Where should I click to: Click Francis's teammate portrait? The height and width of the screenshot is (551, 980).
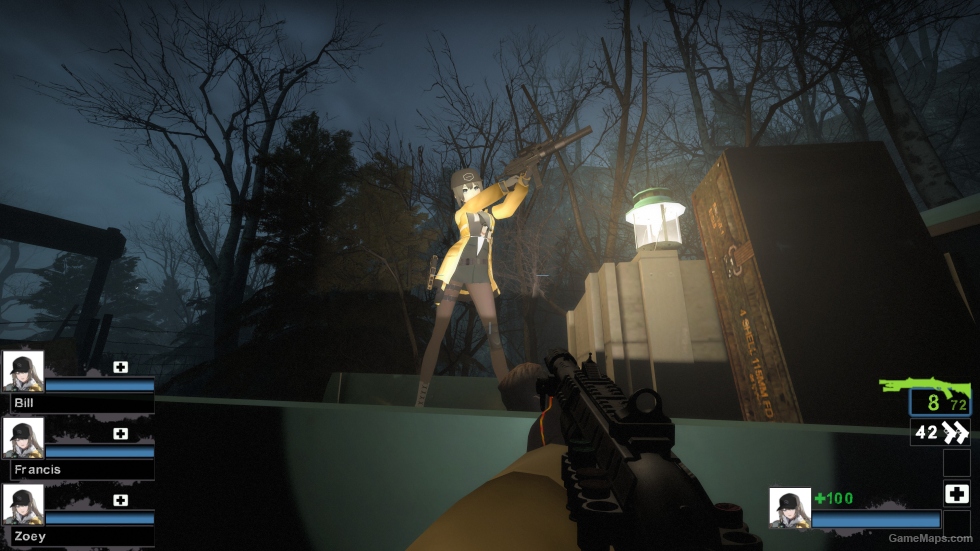(x=23, y=438)
